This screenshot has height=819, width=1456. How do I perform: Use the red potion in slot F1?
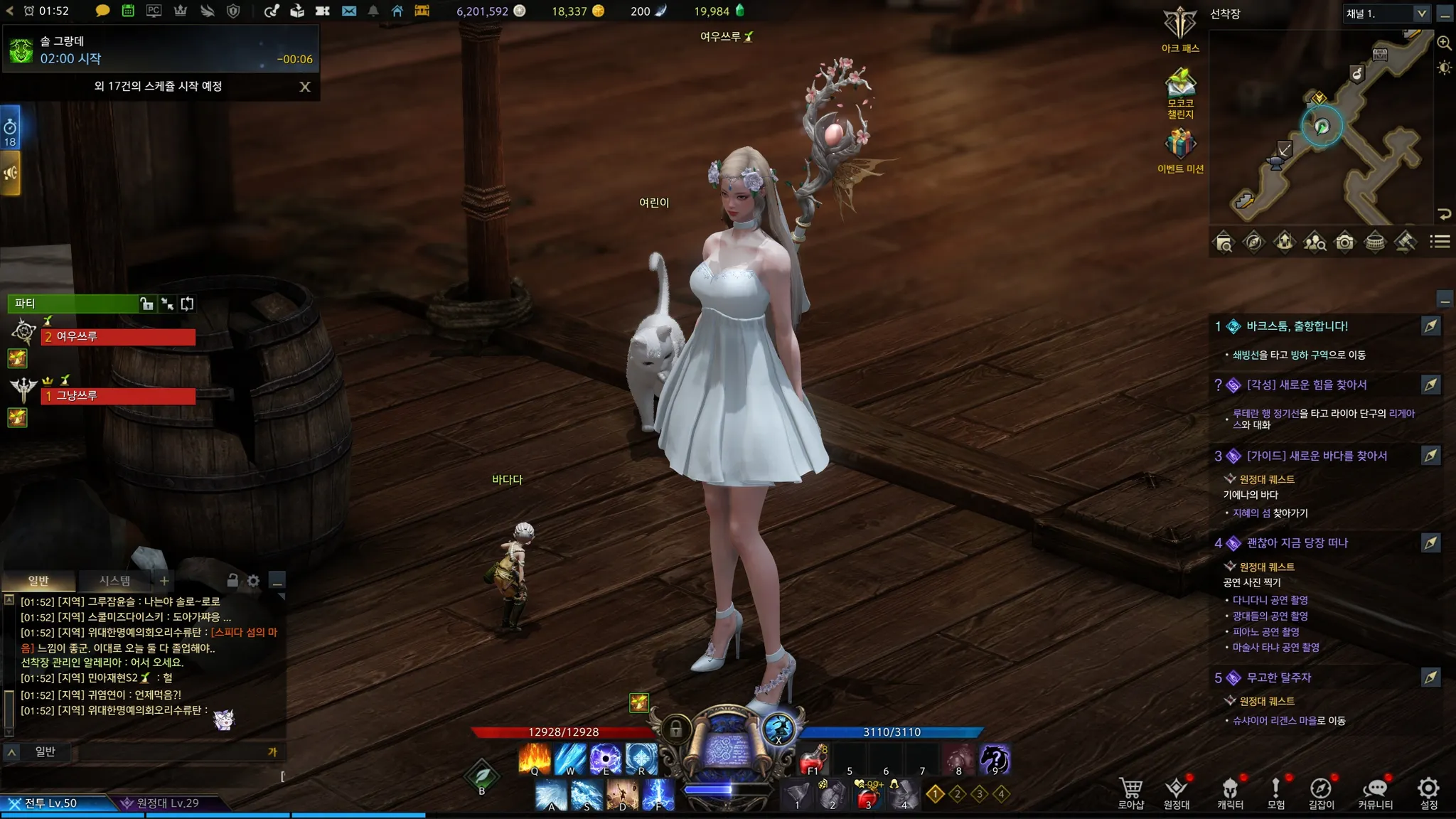813,760
